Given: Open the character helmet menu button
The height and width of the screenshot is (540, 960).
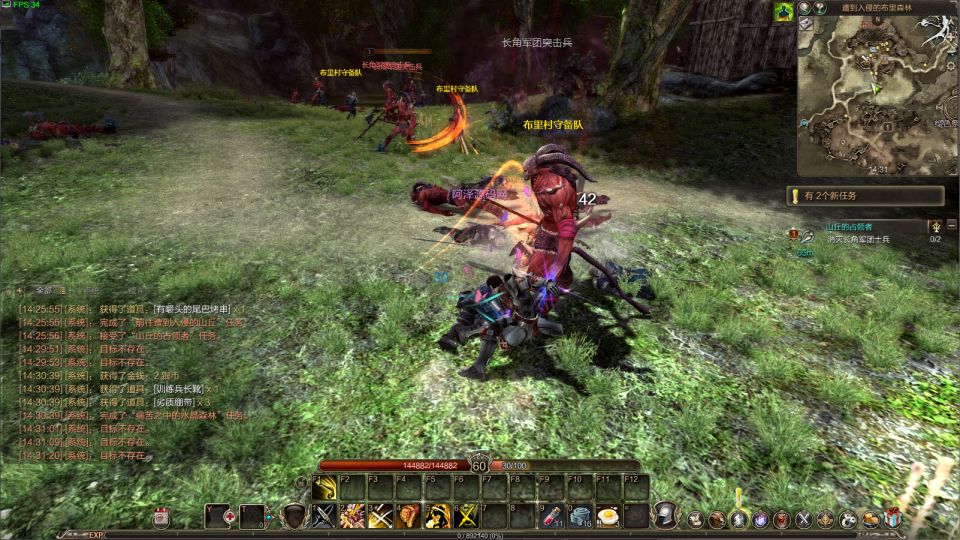Looking at the screenshot, I should coord(662,516).
